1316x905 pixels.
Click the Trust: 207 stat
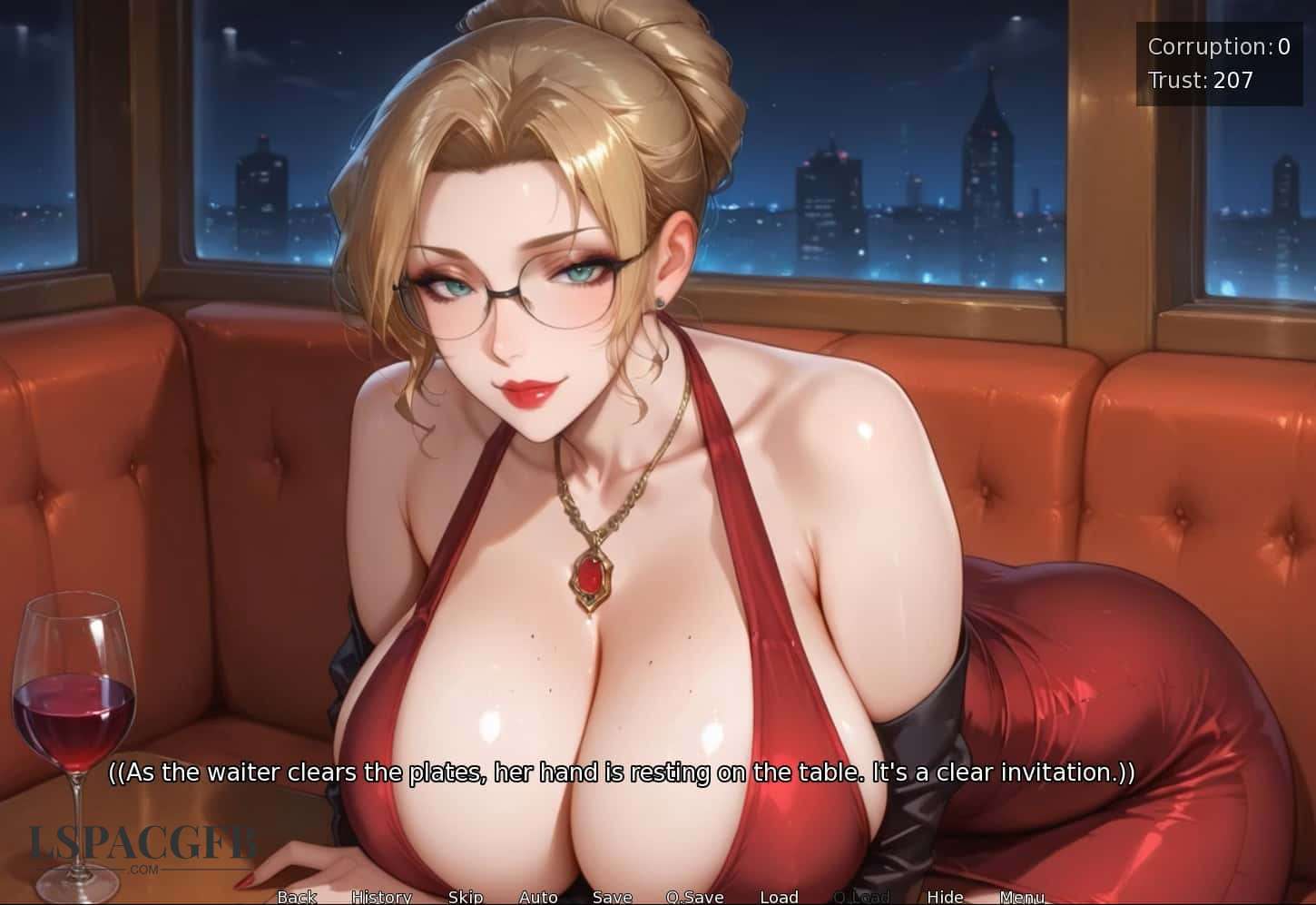pyautogui.click(x=1200, y=80)
